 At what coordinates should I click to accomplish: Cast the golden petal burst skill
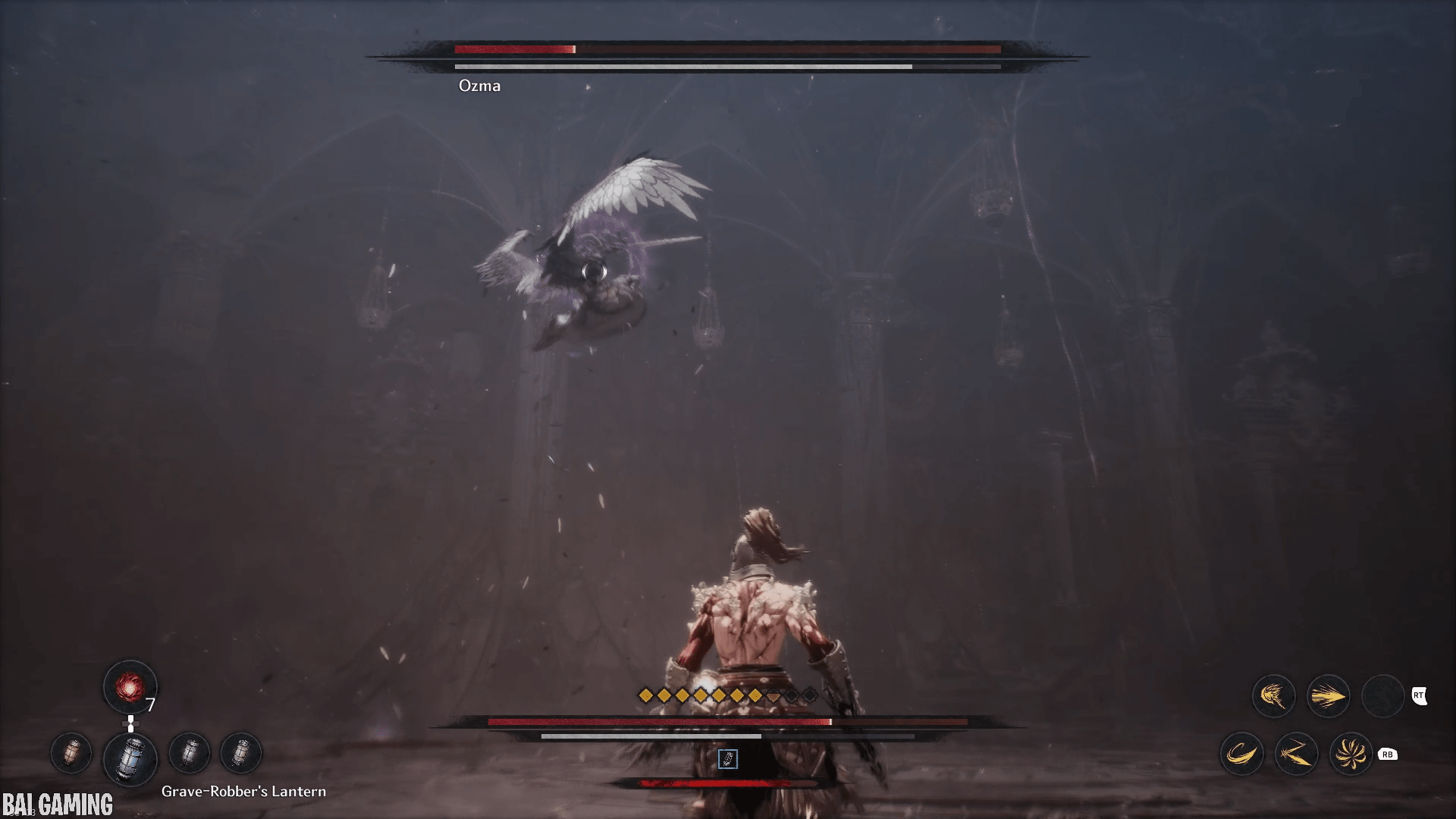[x=1351, y=754]
